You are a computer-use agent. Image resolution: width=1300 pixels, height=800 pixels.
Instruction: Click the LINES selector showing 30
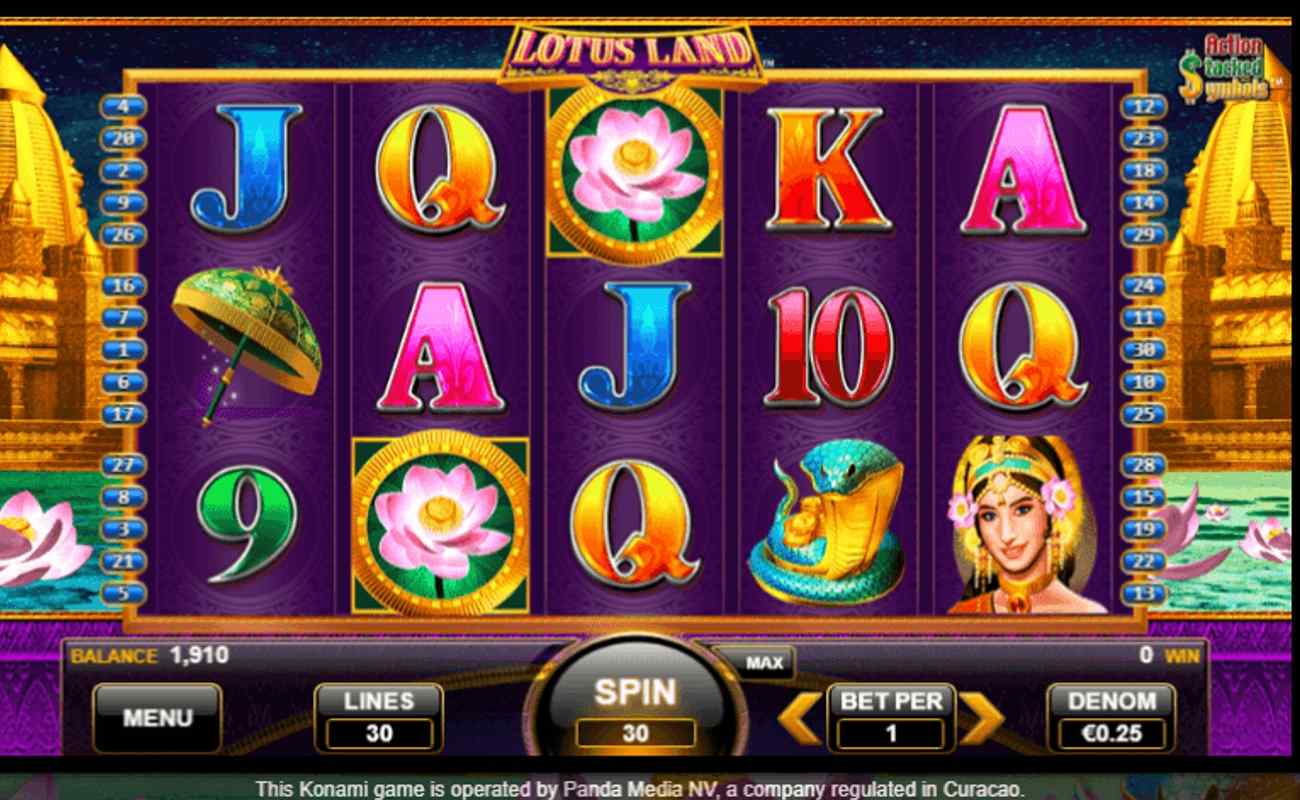tap(378, 715)
